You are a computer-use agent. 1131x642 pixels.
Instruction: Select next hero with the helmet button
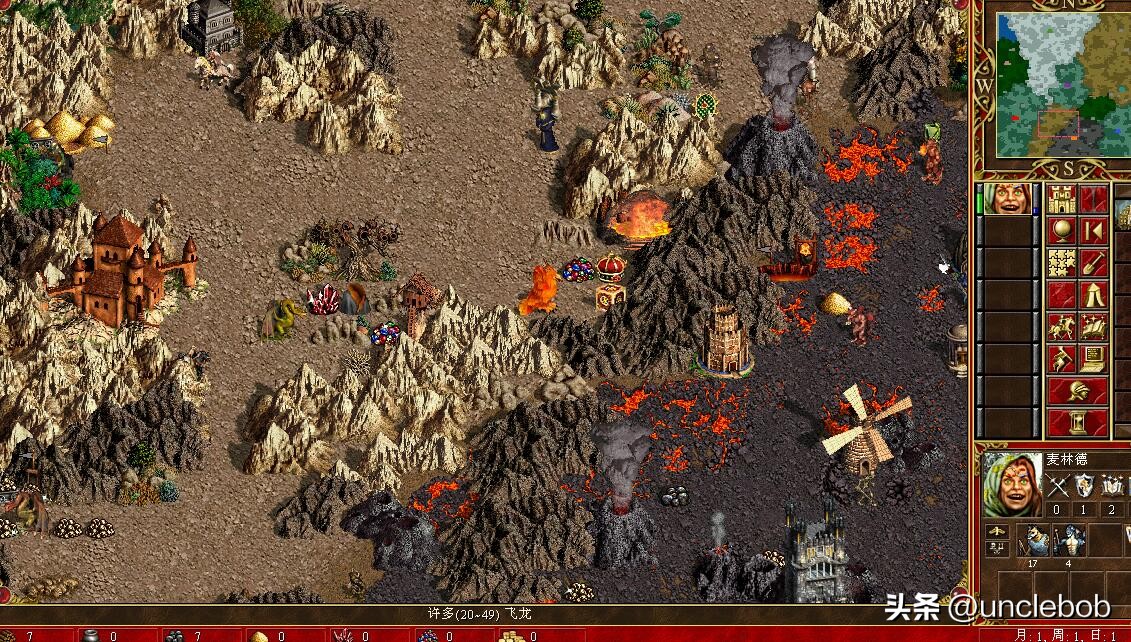(x=1078, y=390)
